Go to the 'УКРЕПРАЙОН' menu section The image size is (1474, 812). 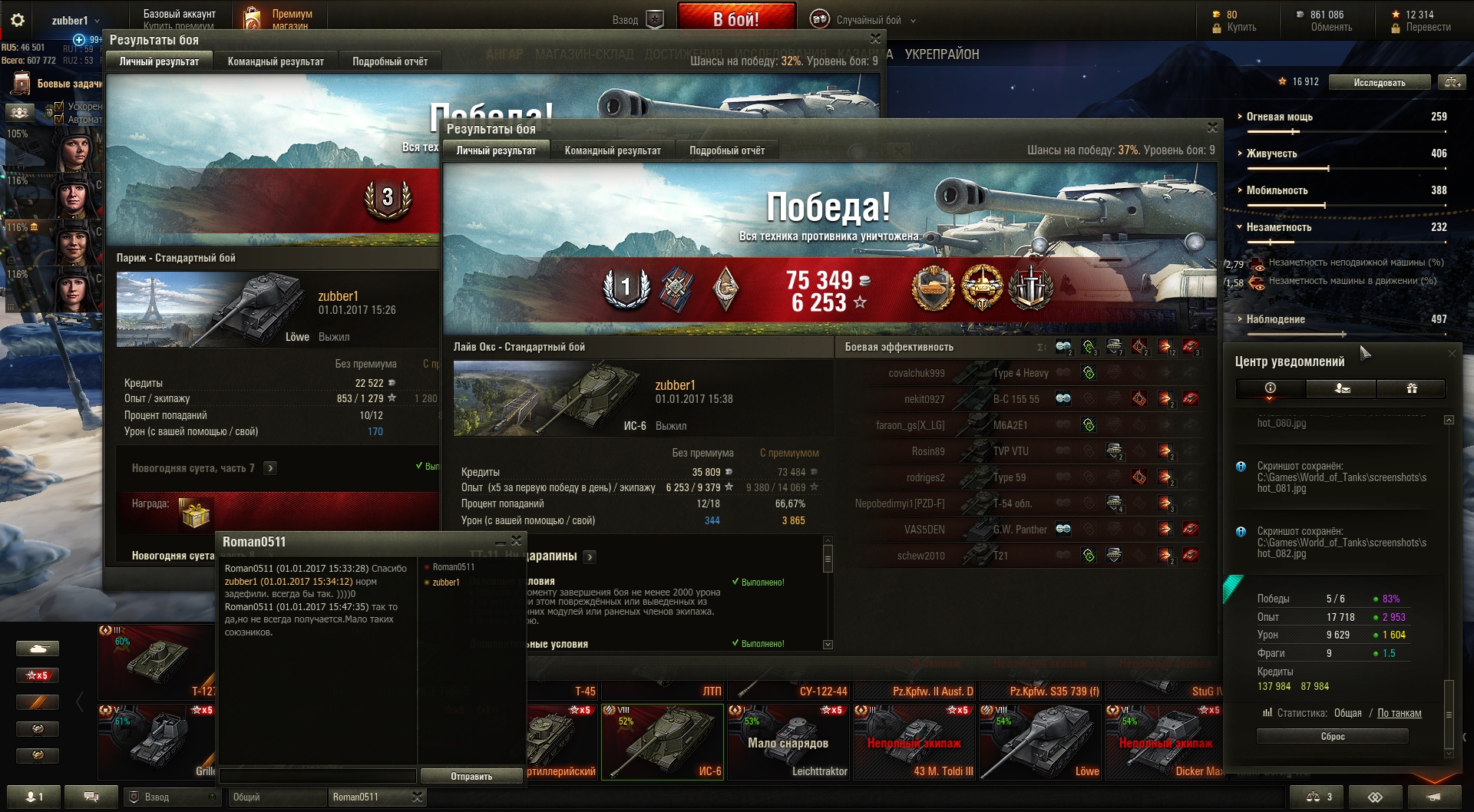(x=941, y=54)
